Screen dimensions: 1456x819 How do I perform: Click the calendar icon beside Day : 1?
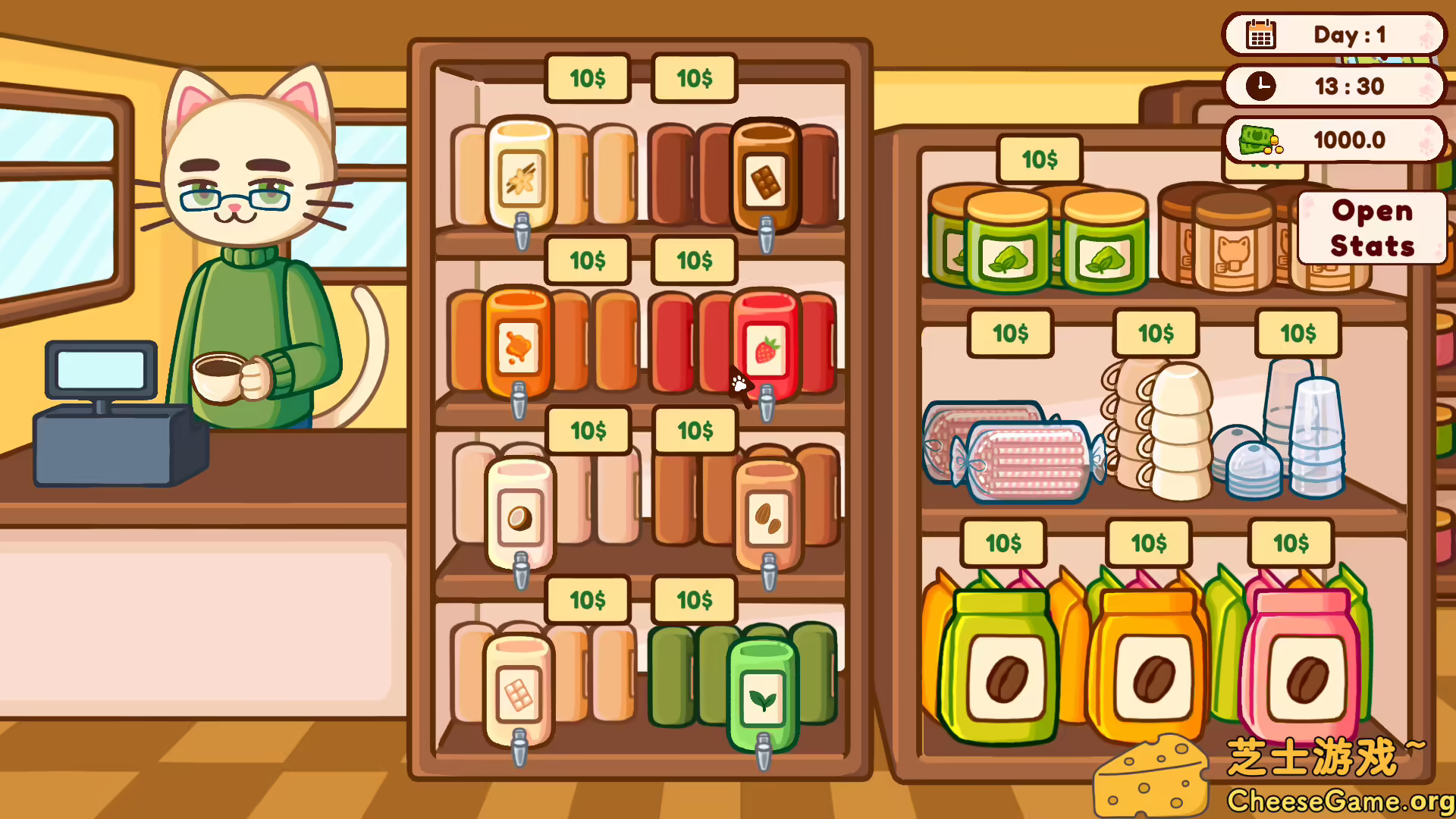[1260, 35]
